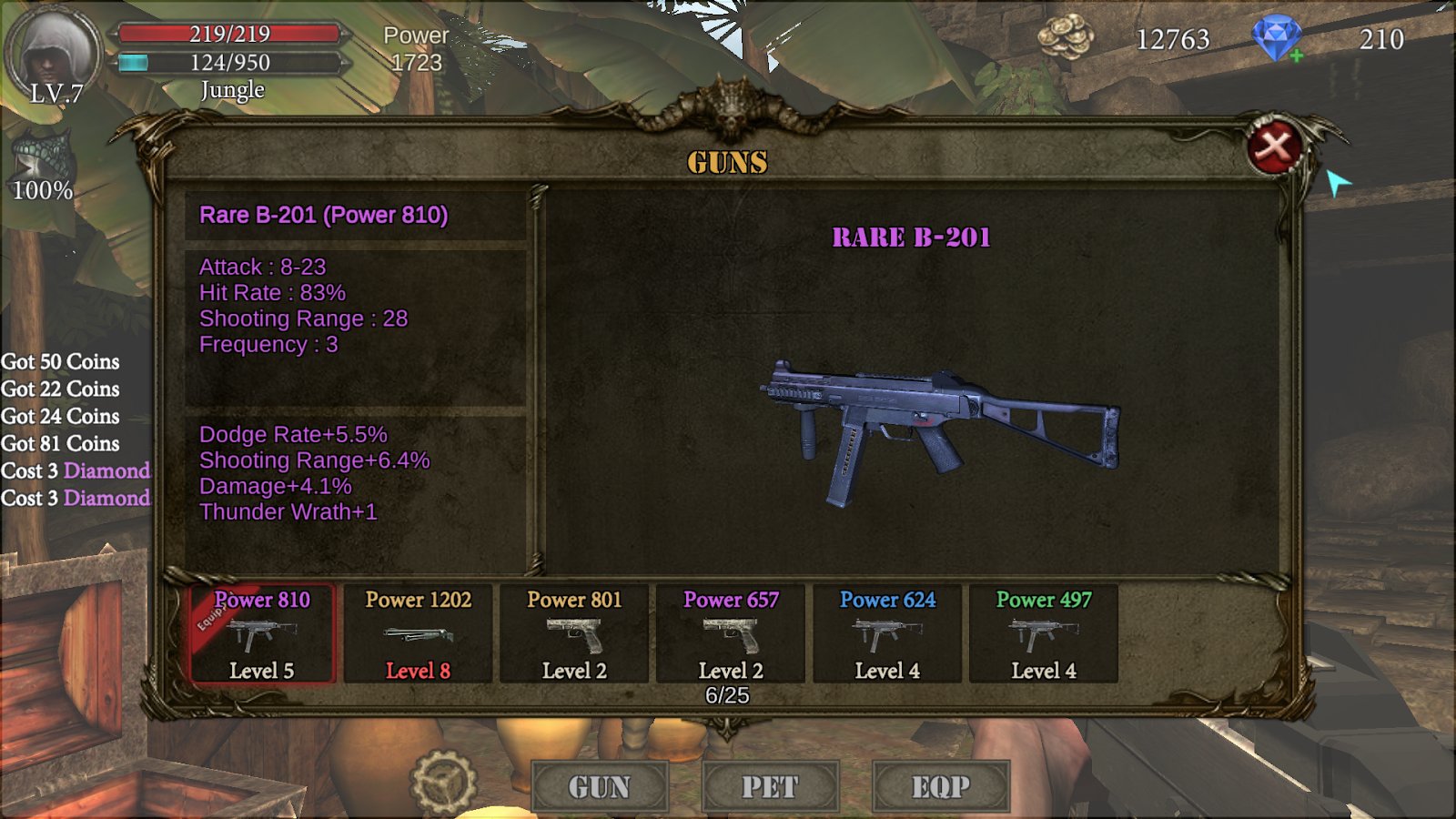This screenshot has height=819, width=1456.
Task: Select the Power 801 pistol slot
Action: 574,634
